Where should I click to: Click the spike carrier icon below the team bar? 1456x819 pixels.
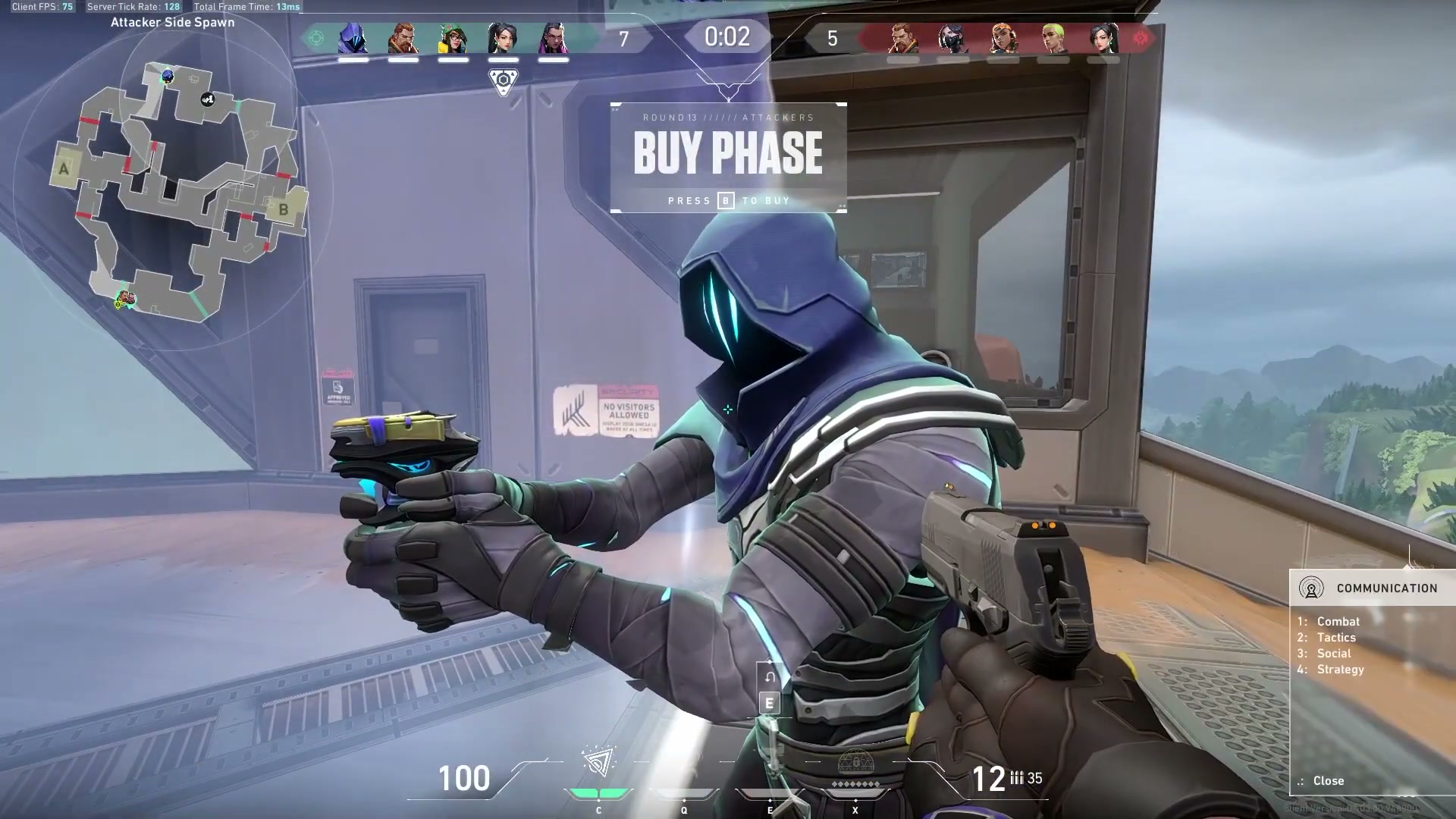[x=503, y=81]
